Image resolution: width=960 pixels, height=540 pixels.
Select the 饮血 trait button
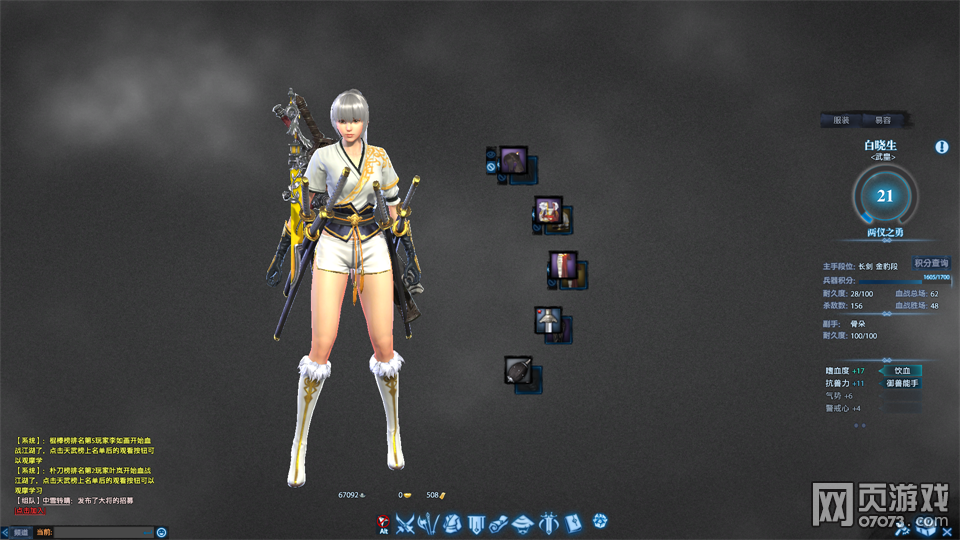coord(902,370)
